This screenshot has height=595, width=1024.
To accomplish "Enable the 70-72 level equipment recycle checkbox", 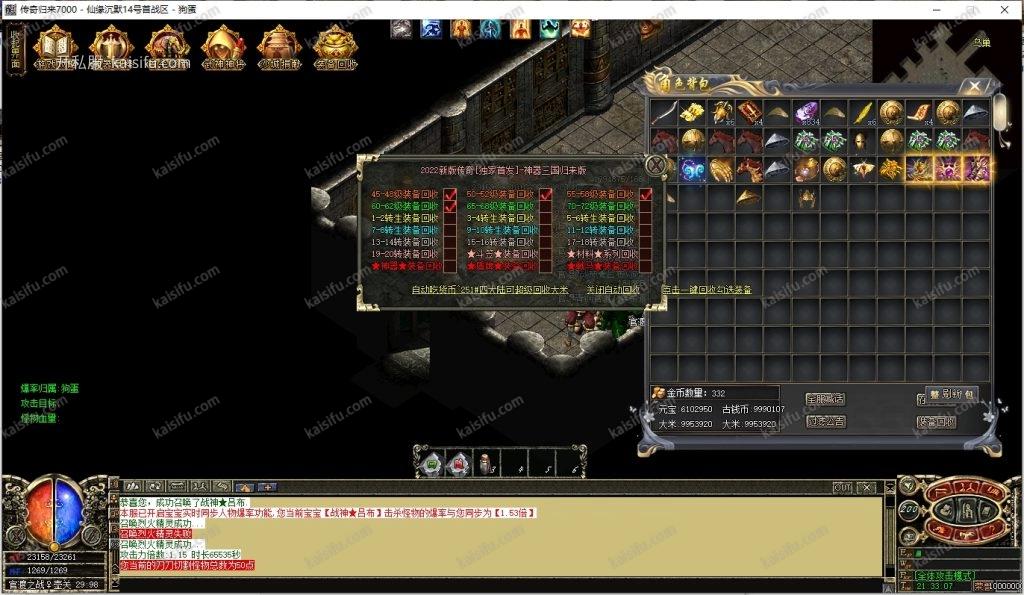I will tap(645, 206).
